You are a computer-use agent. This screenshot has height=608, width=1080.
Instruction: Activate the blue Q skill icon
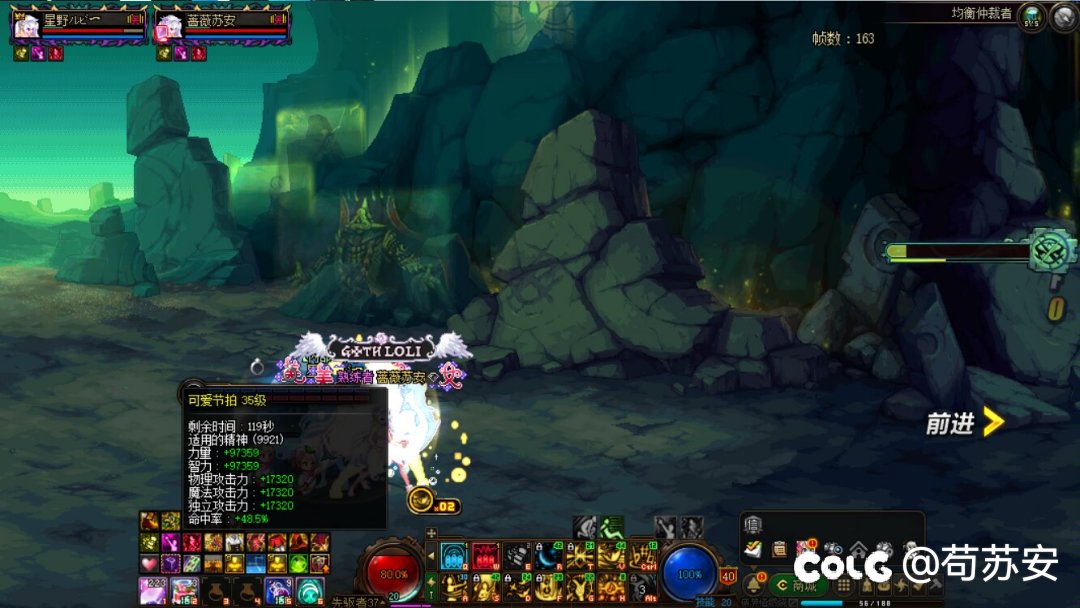tap(453, 555)
